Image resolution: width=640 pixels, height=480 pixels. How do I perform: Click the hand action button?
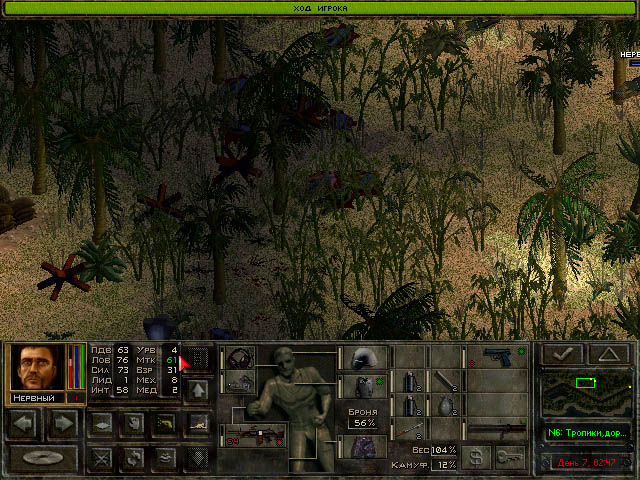131,423
